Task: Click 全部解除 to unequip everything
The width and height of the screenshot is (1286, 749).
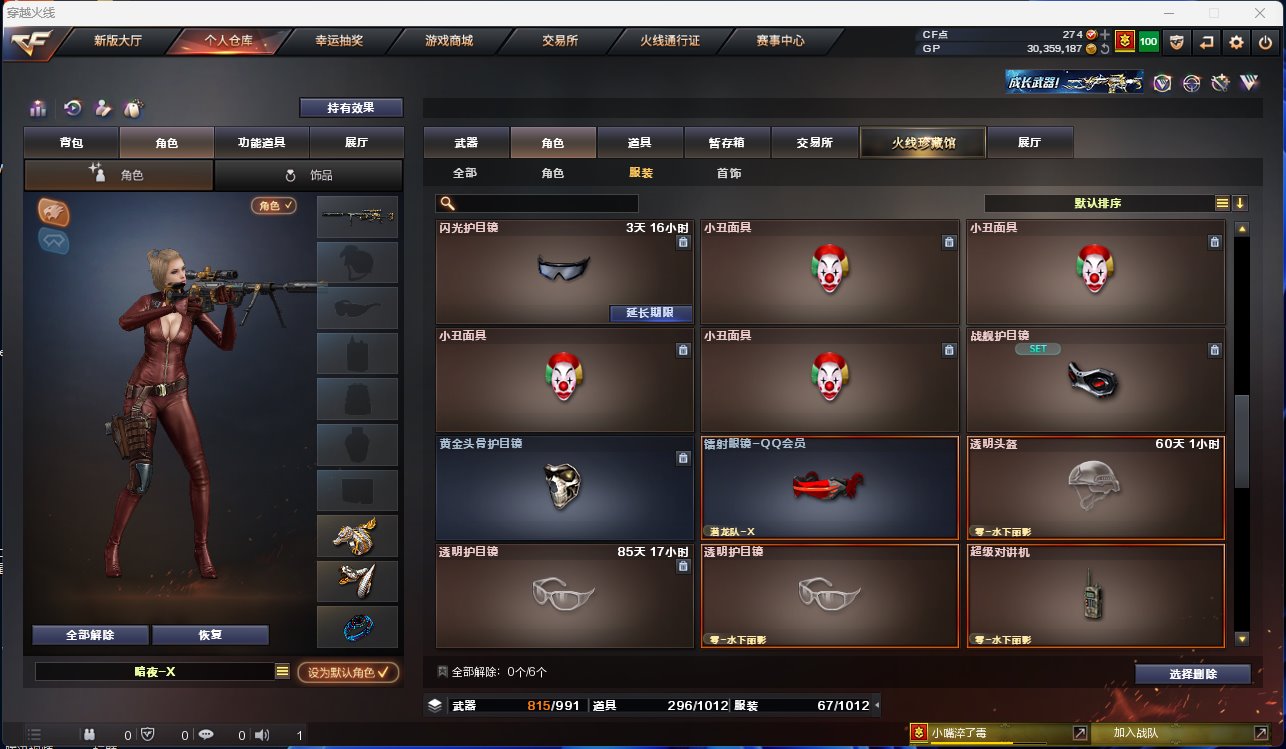Action: point(90,635)
